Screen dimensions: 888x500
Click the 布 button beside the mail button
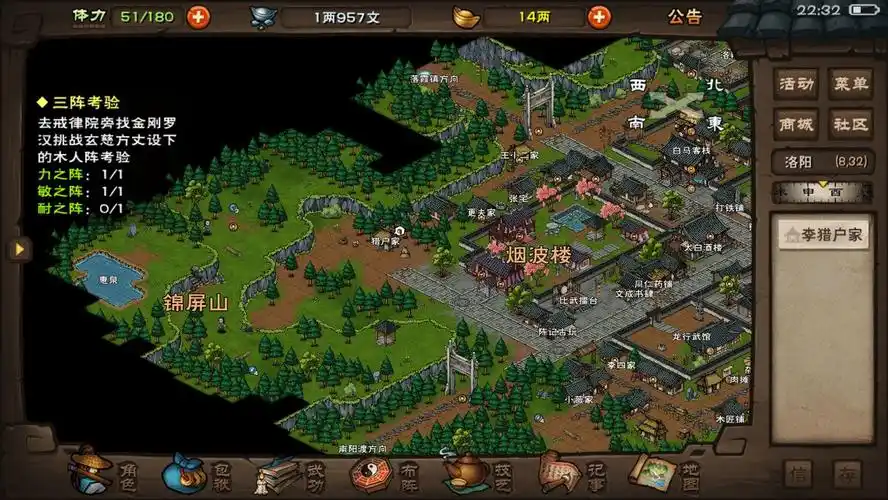(847, 473)
